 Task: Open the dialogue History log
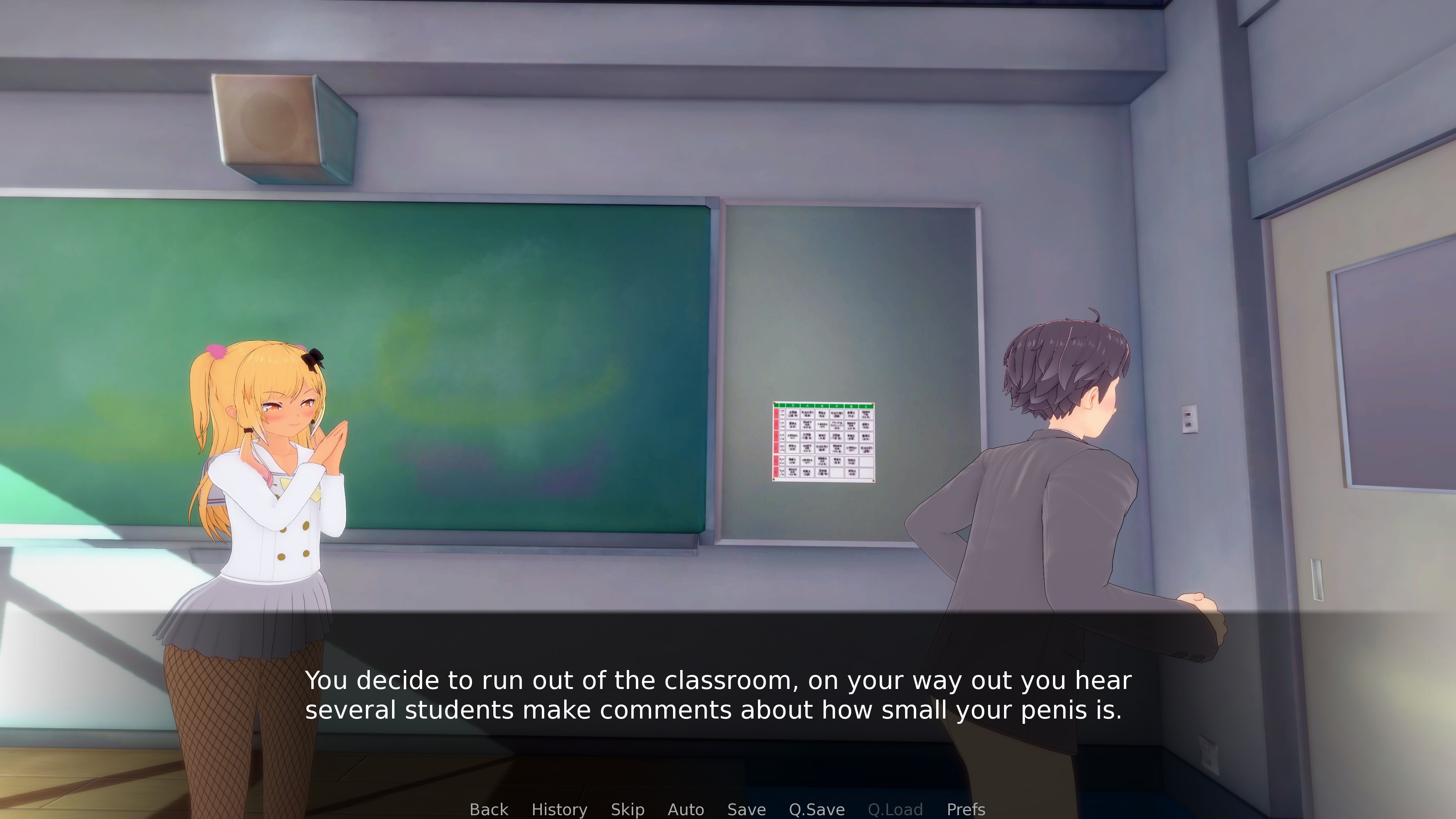(559, 810)
